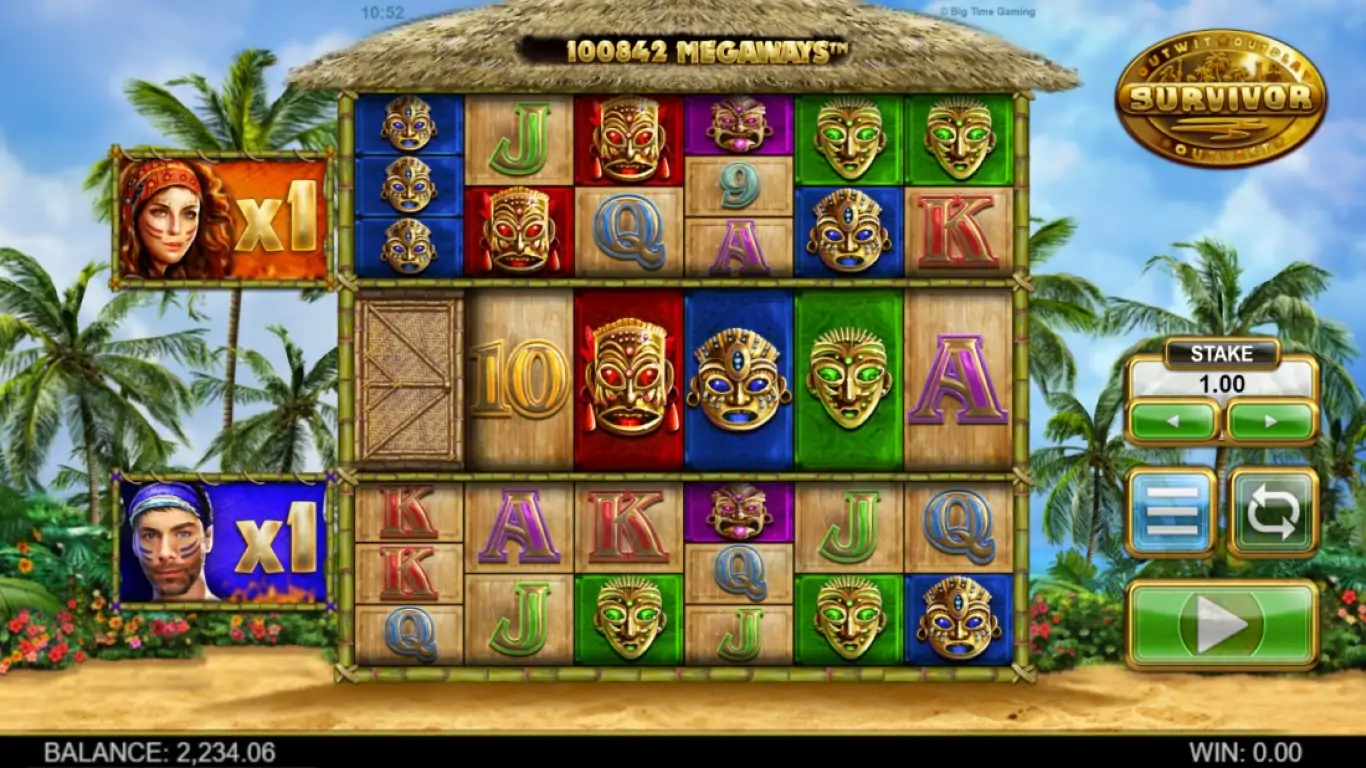Open the blue three-line menu button
Screen dimensions: 1366x768
point(1171,512)
